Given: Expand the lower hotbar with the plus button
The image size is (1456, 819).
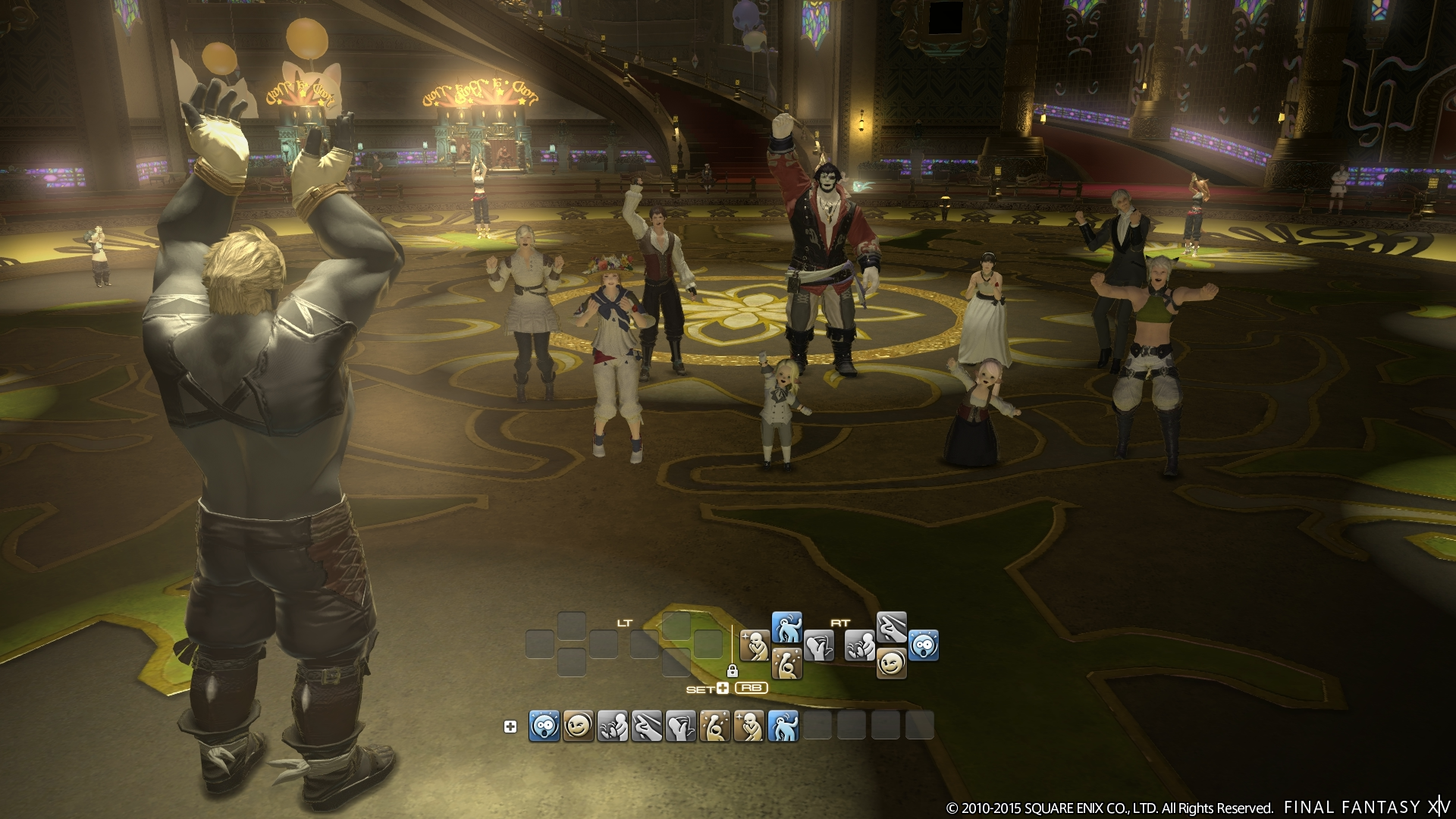Looking at the screenshot, I should (x=510, y=726).
